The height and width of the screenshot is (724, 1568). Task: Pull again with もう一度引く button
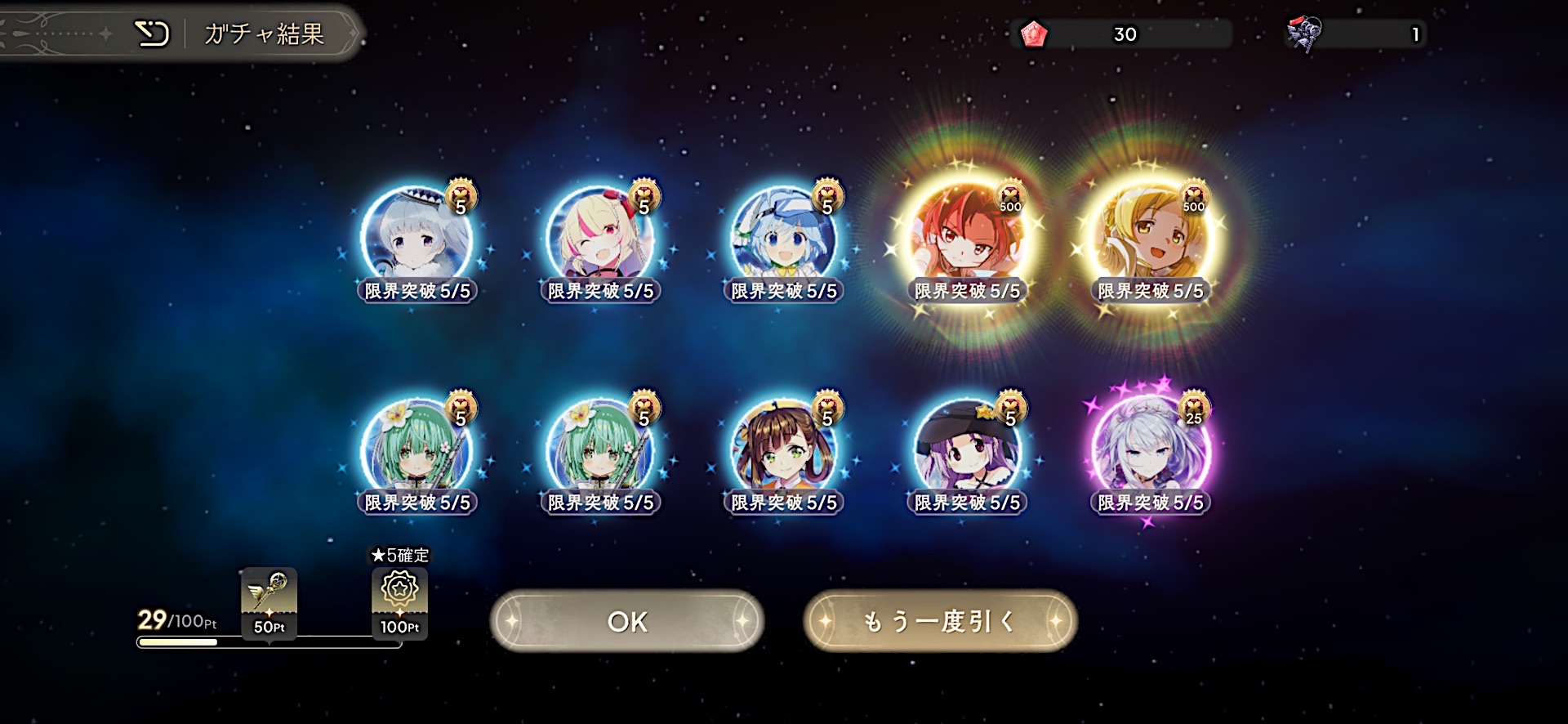pyautogui.click(x=940, y=622)
